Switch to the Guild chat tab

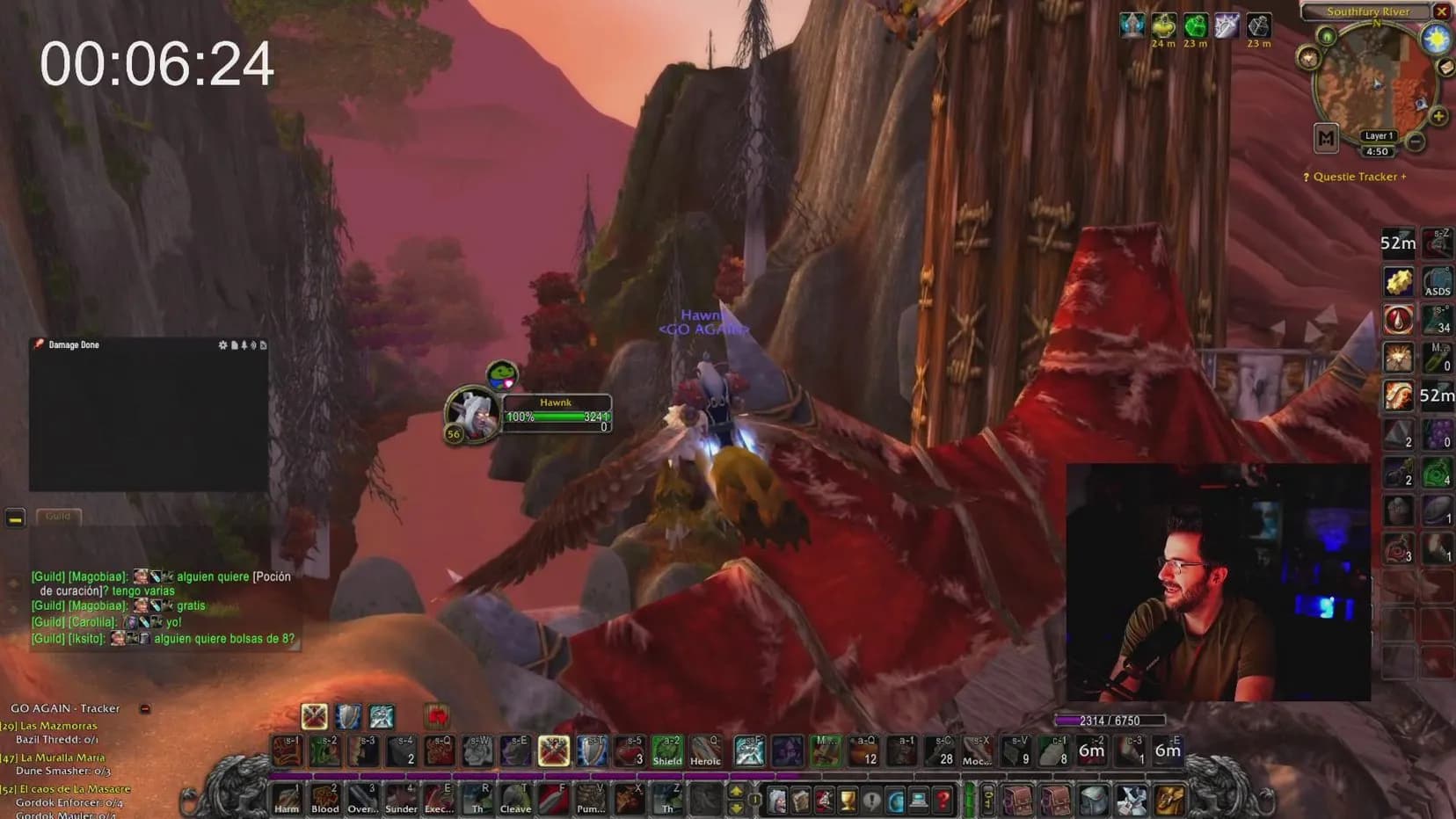pyautogui.click(x=58, y=517)
